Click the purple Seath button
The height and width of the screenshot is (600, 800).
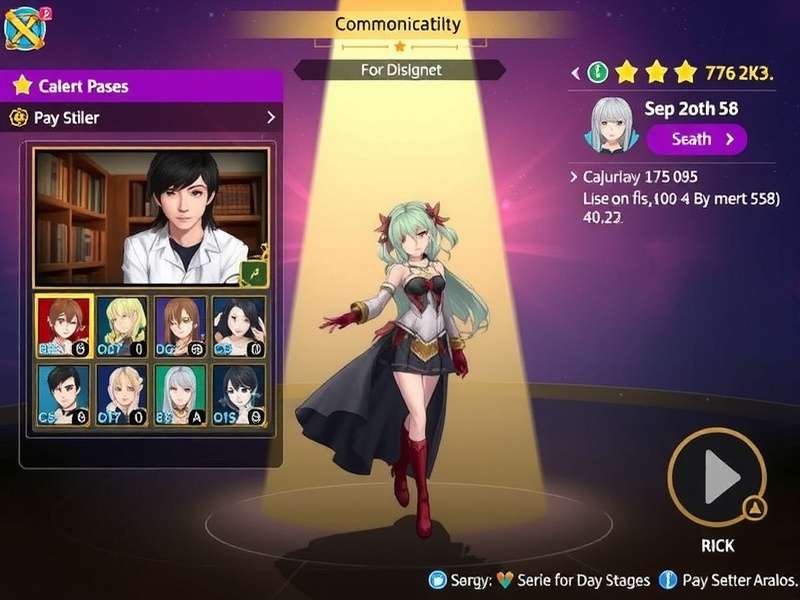coord(696,139)
